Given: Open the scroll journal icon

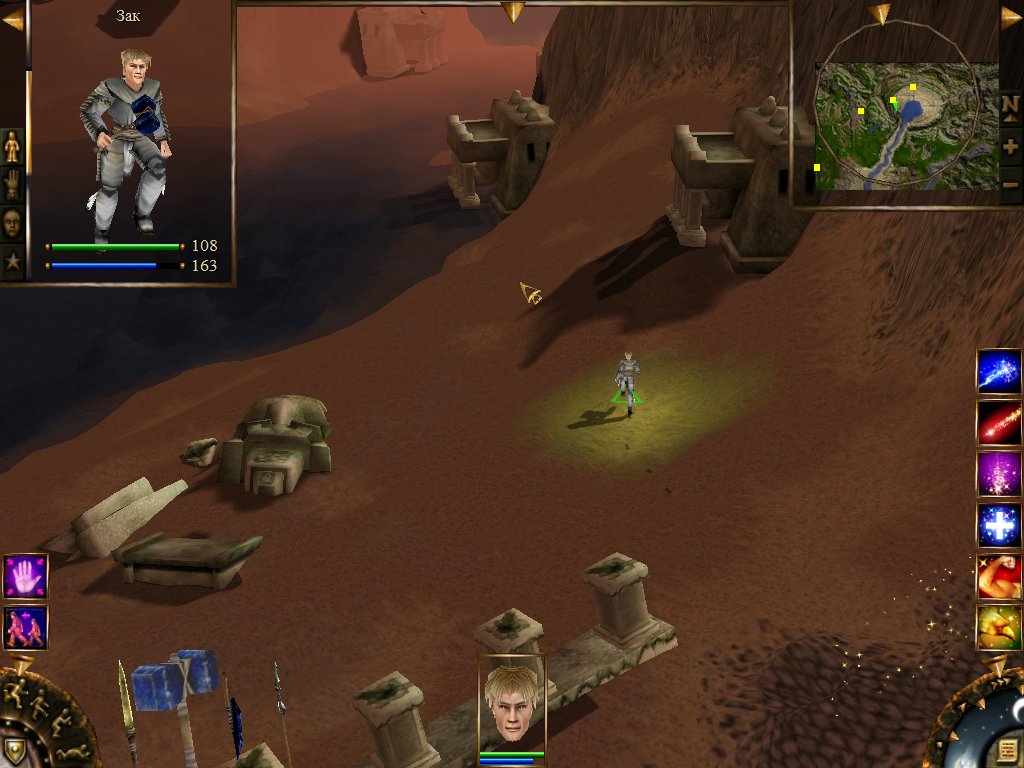Looking at the screenshot, I should [1006, 750].
